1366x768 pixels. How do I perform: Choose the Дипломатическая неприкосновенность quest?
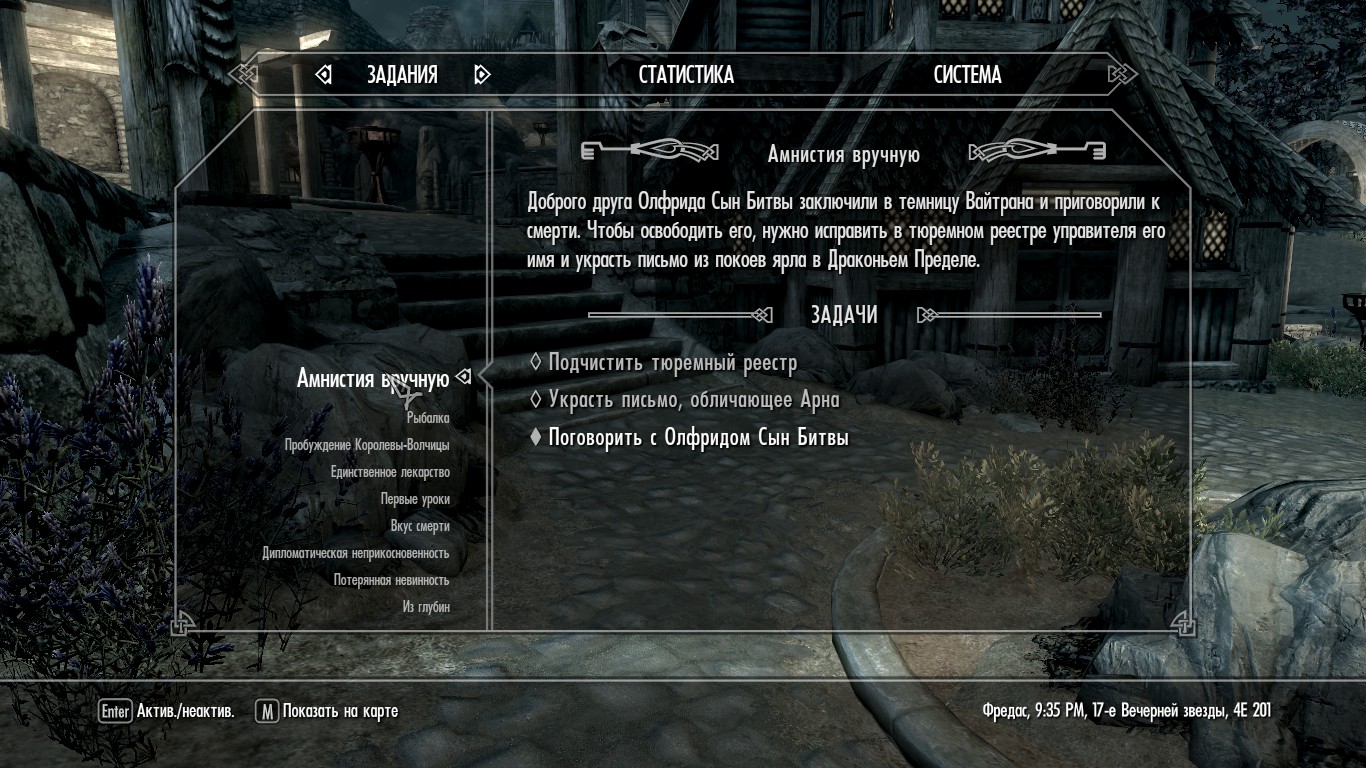tap(356, 553)
